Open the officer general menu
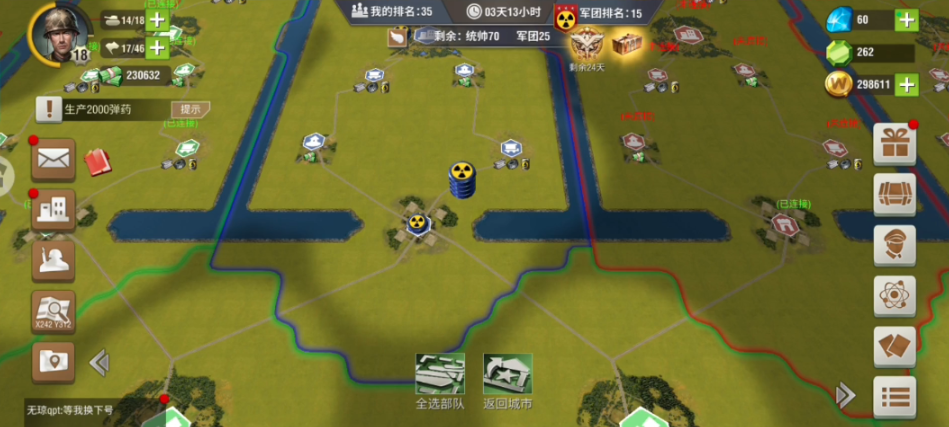 click(894, 245)
